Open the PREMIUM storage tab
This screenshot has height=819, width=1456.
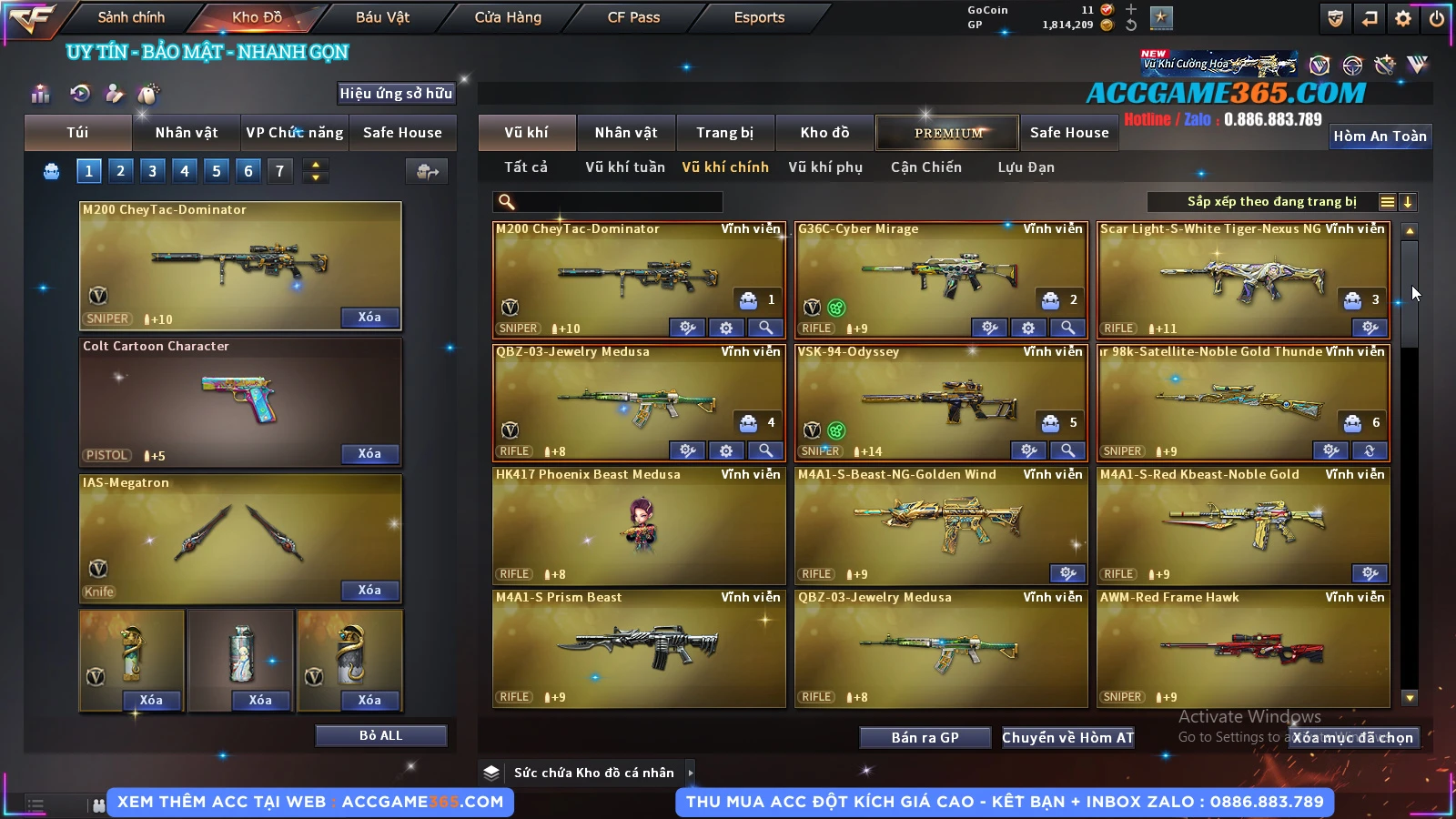[x=948, y=133]
